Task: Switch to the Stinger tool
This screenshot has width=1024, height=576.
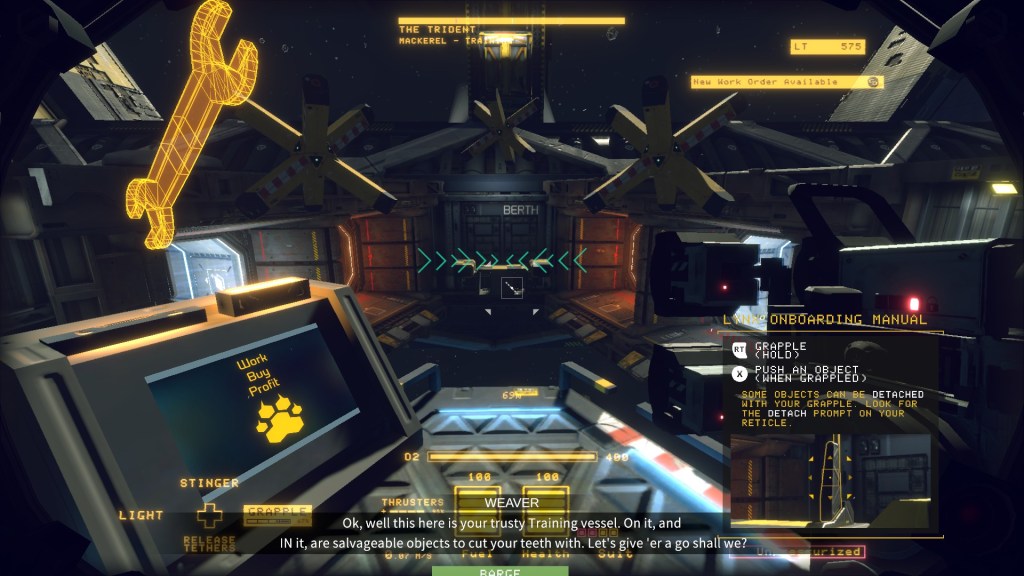Action: [x=209, y=483]
